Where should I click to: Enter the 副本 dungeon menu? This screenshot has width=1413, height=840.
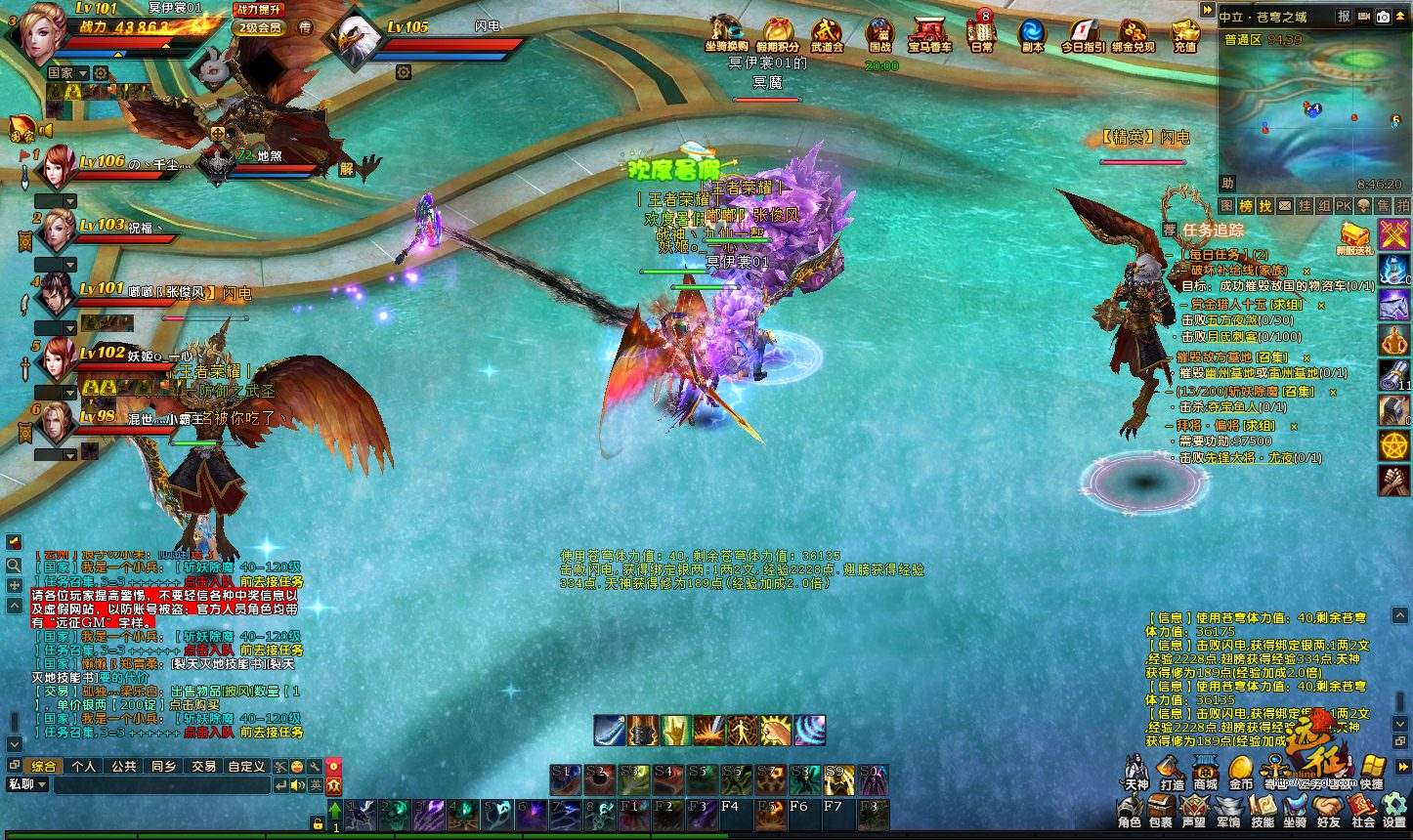click(x=1032, y=32)
